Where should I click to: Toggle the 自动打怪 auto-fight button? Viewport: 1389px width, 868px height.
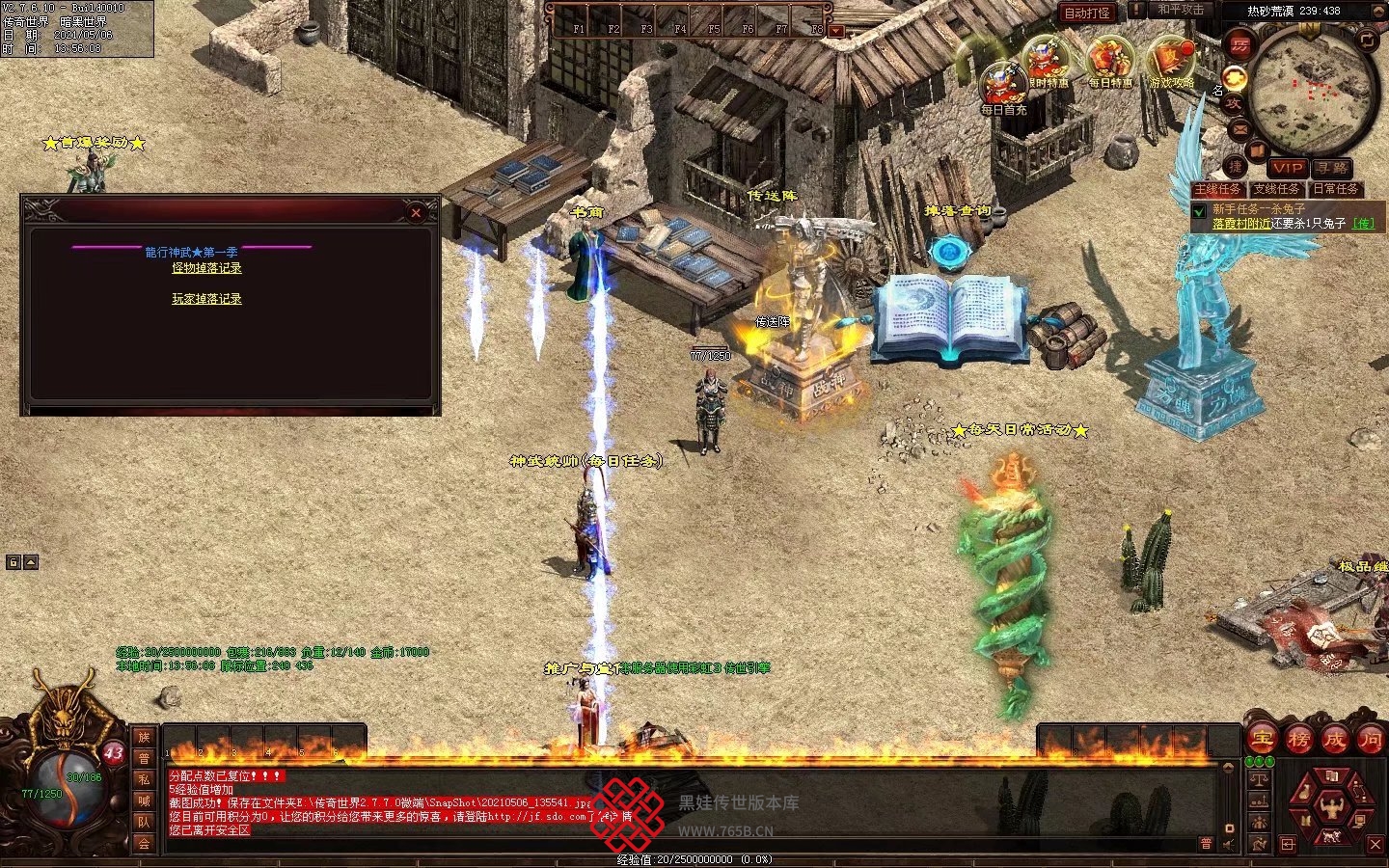pos(1087,13)
